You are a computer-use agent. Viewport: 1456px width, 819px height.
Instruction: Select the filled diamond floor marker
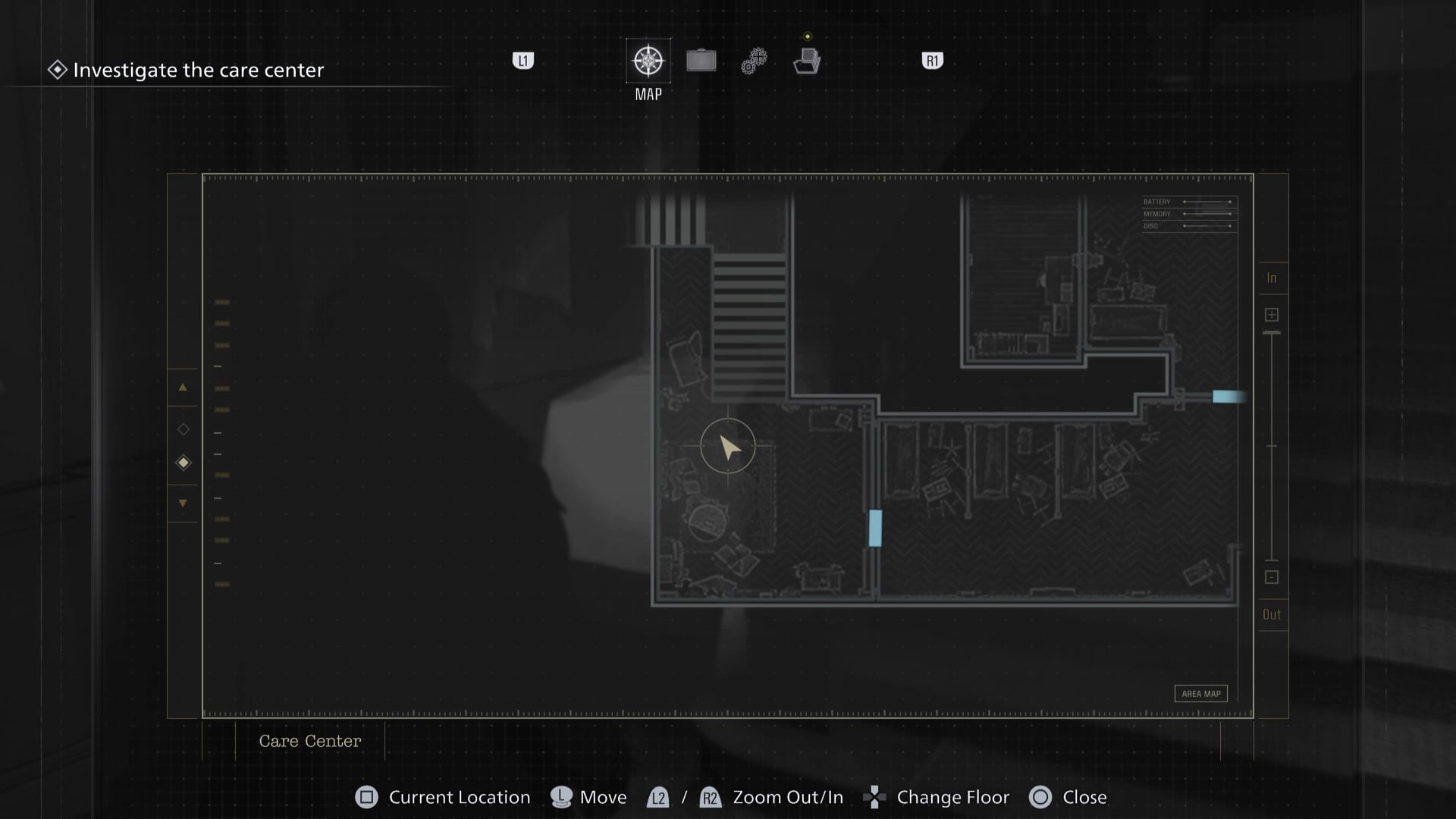coord(184,463)
